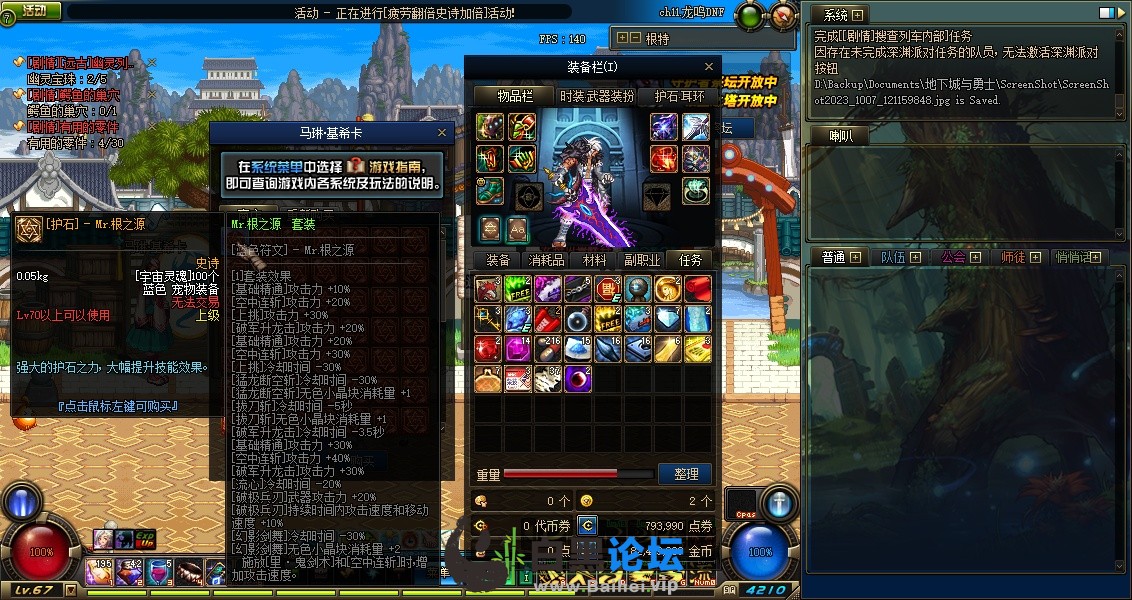Open the 护石·耳环 tab
This screenshot has width=1132, height=600.
(679, 97)
